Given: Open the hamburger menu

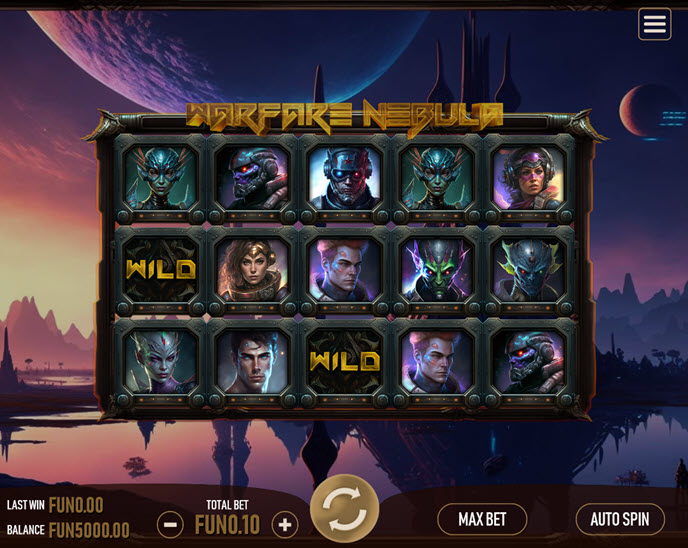Looking at the screenshot, I should 655,25.
